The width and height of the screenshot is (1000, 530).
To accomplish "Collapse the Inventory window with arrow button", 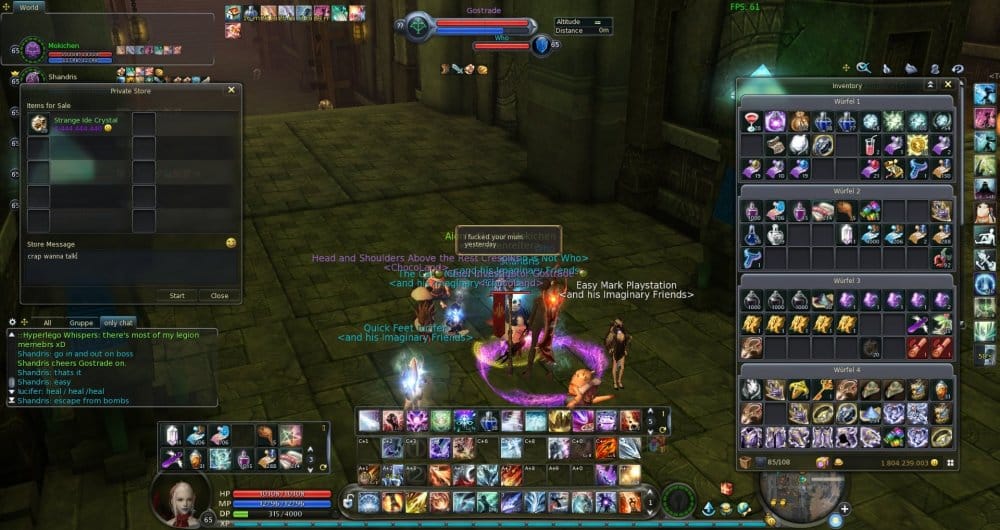I will tap(931, 85).
